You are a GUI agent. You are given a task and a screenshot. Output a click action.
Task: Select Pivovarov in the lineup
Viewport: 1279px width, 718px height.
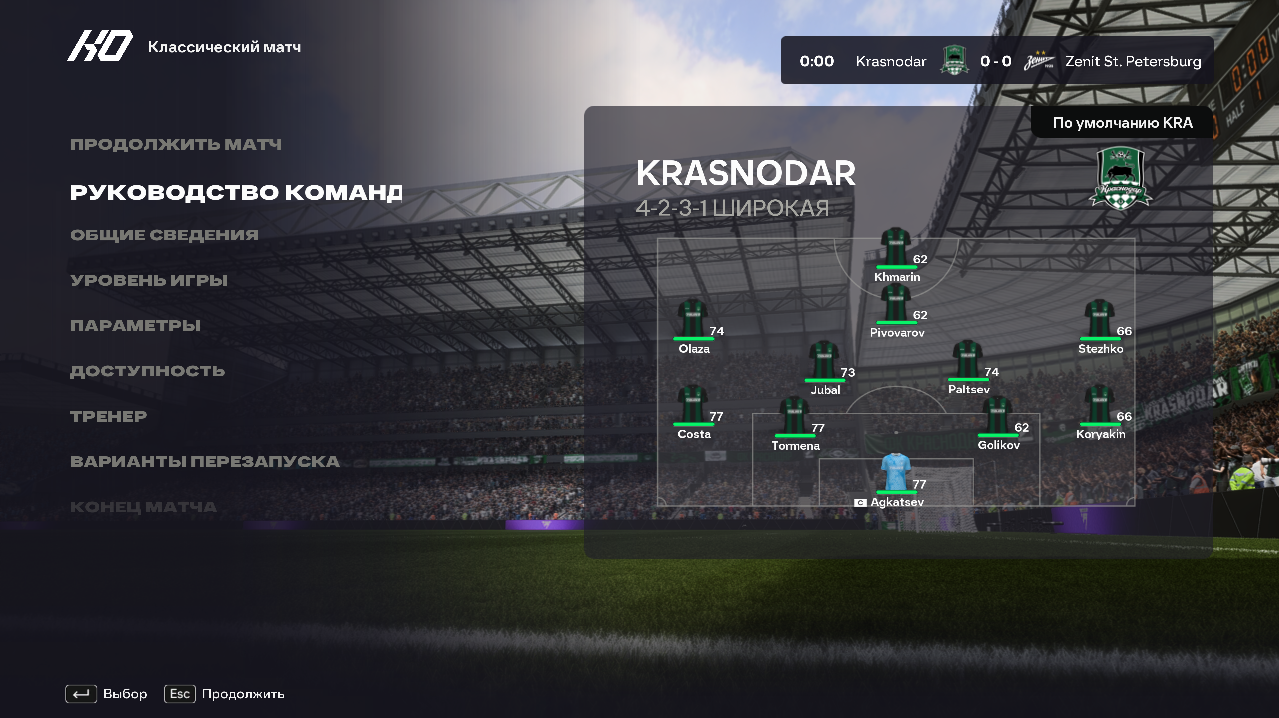point(896,306)
